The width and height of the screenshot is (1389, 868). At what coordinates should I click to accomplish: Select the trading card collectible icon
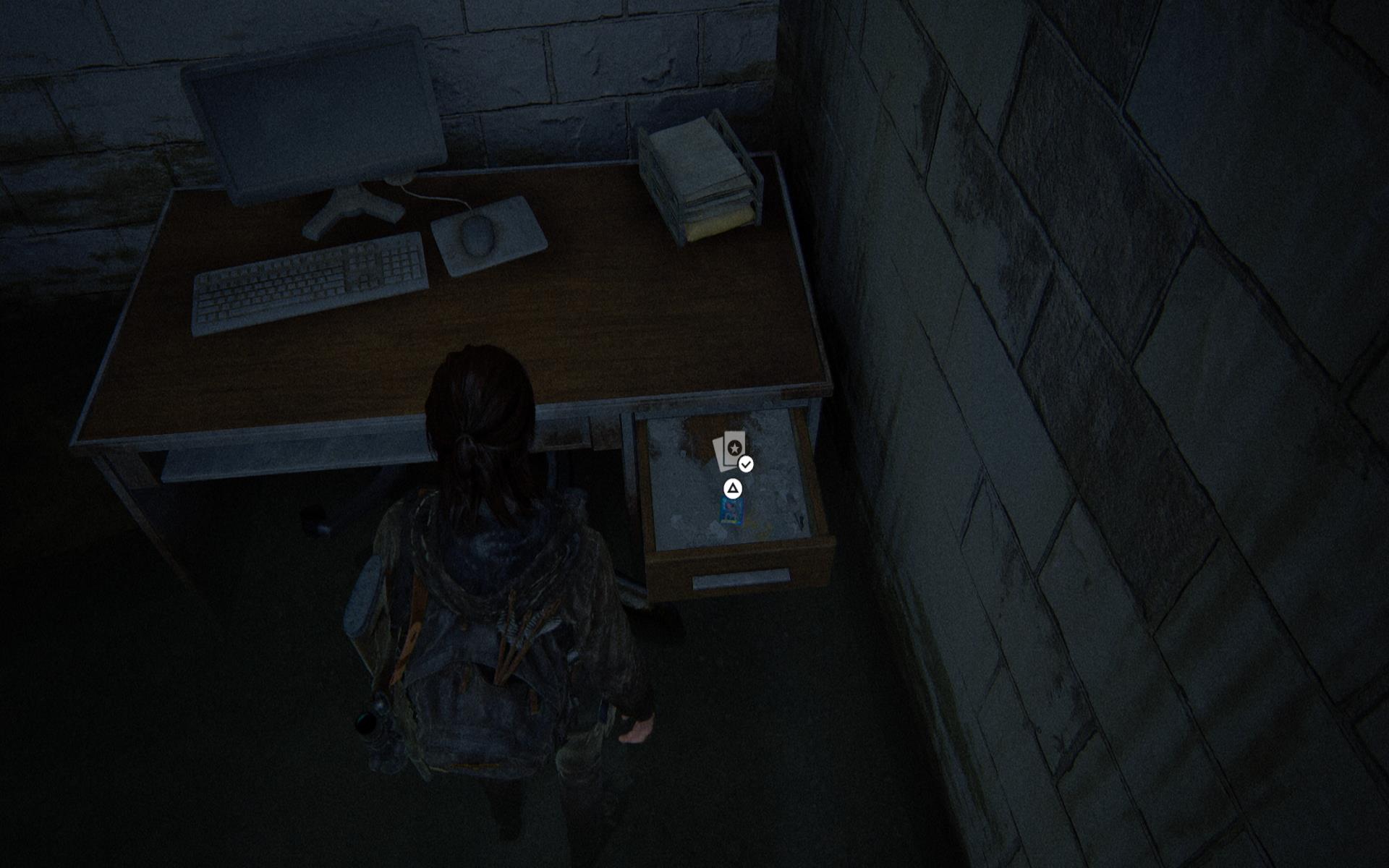point(731,450)
